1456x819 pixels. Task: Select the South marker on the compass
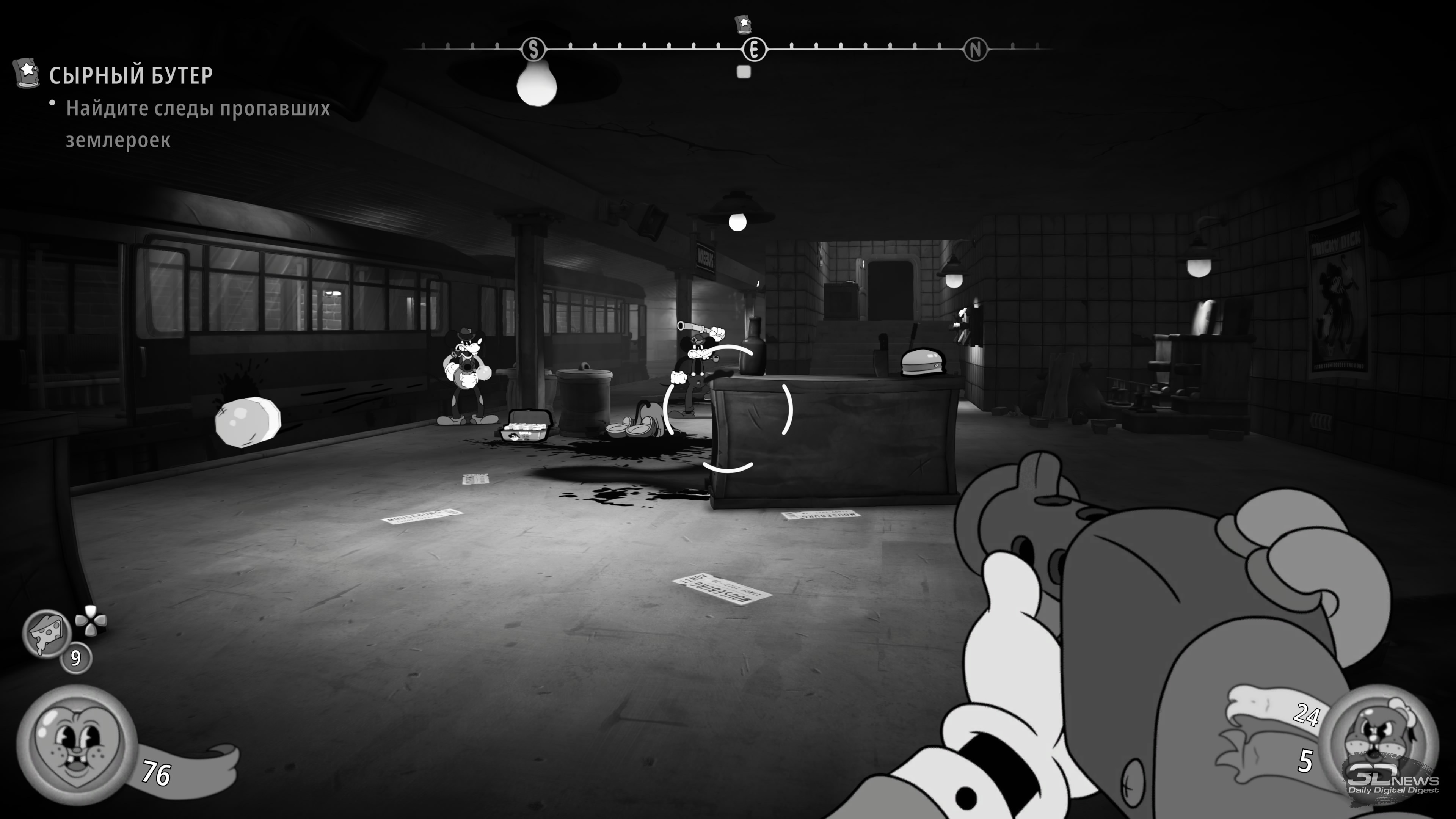pos(533,50)
